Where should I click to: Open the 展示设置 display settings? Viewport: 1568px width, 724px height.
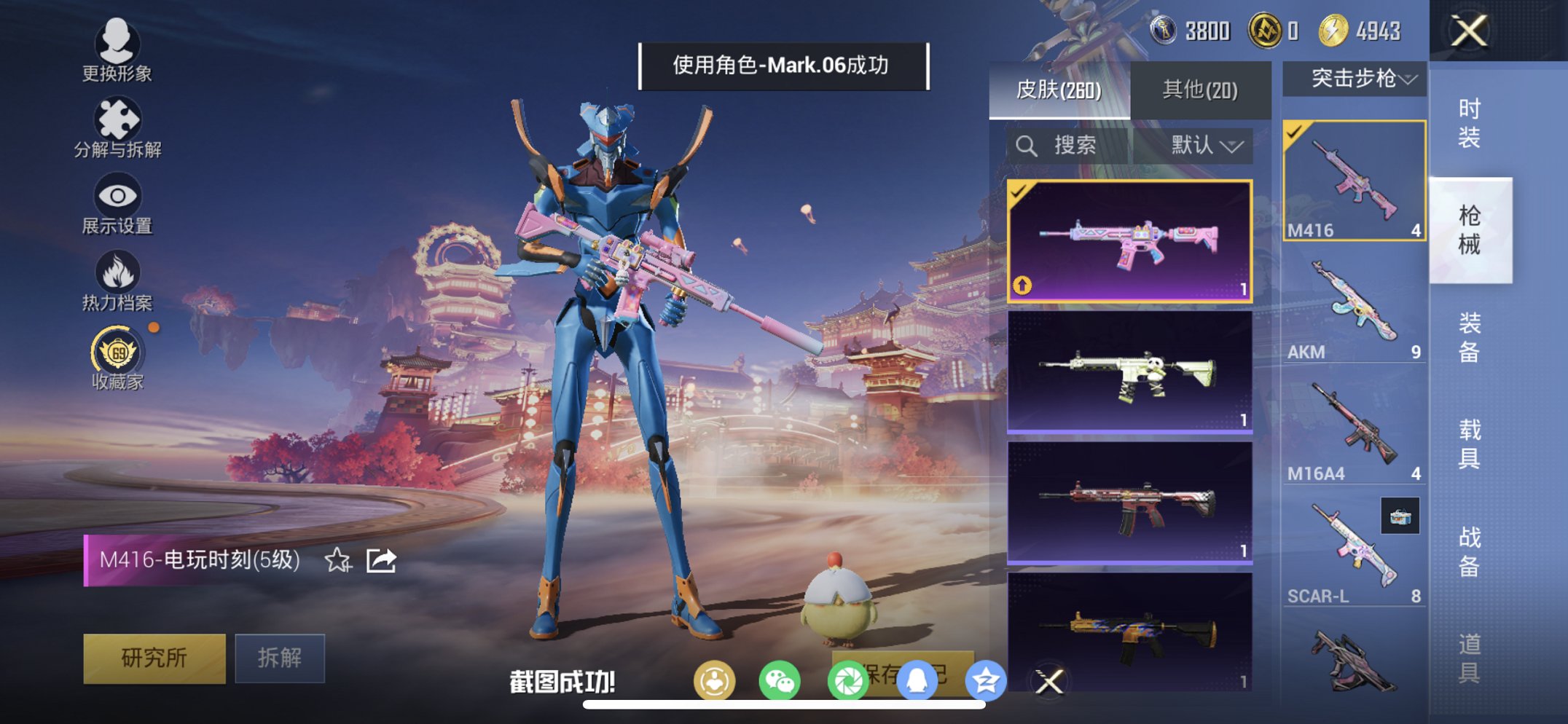(x=117, y=198)
